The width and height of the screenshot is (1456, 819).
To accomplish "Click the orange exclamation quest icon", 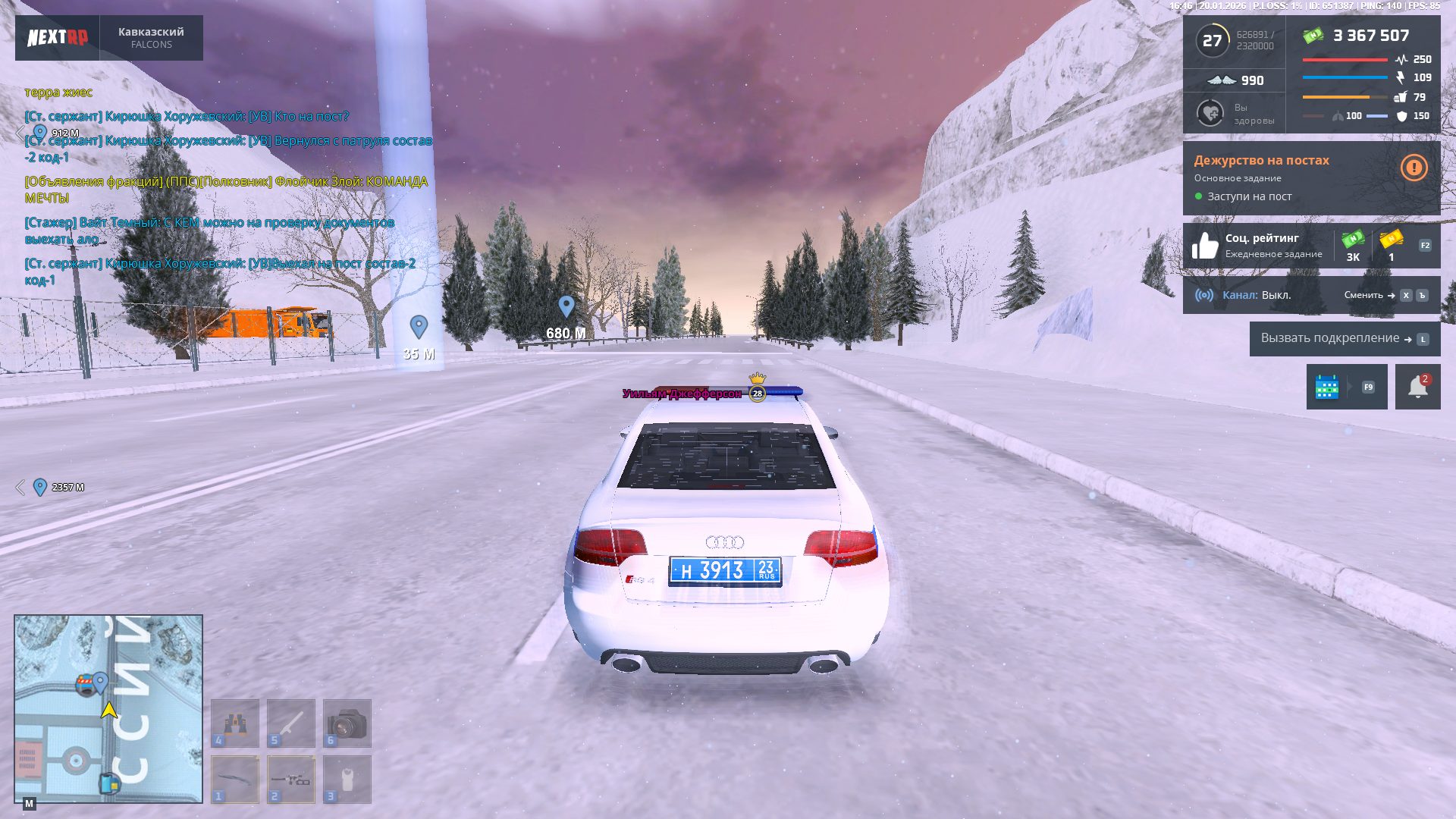I will [x=1414, y=168].
